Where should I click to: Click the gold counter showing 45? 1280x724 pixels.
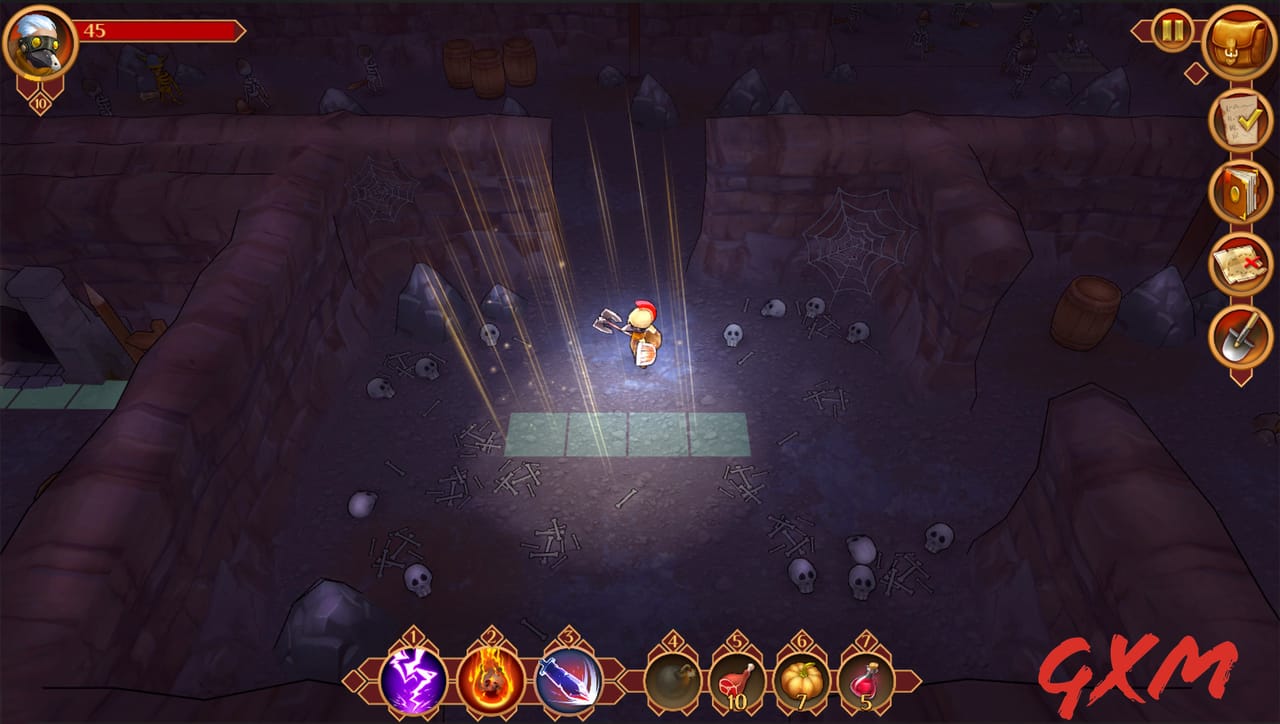(96, 30)
